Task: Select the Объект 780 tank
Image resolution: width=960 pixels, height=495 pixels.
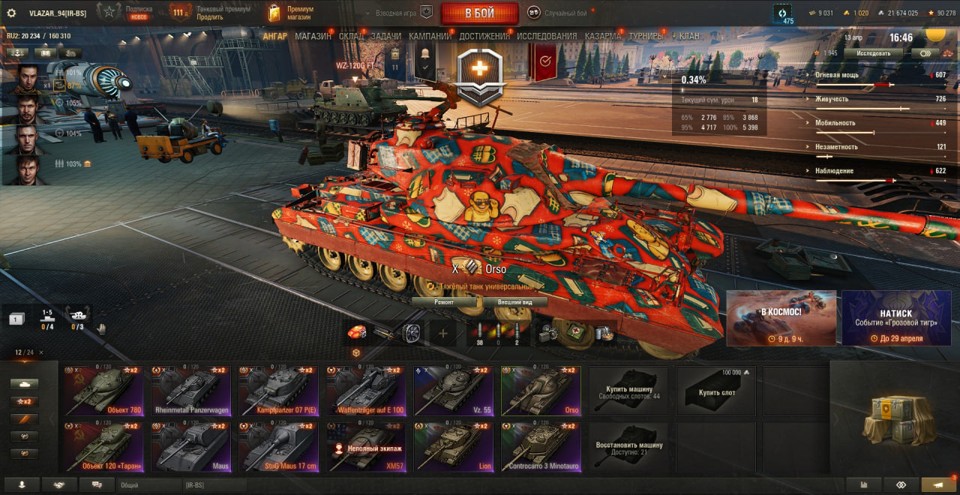Action: point(103,389)
